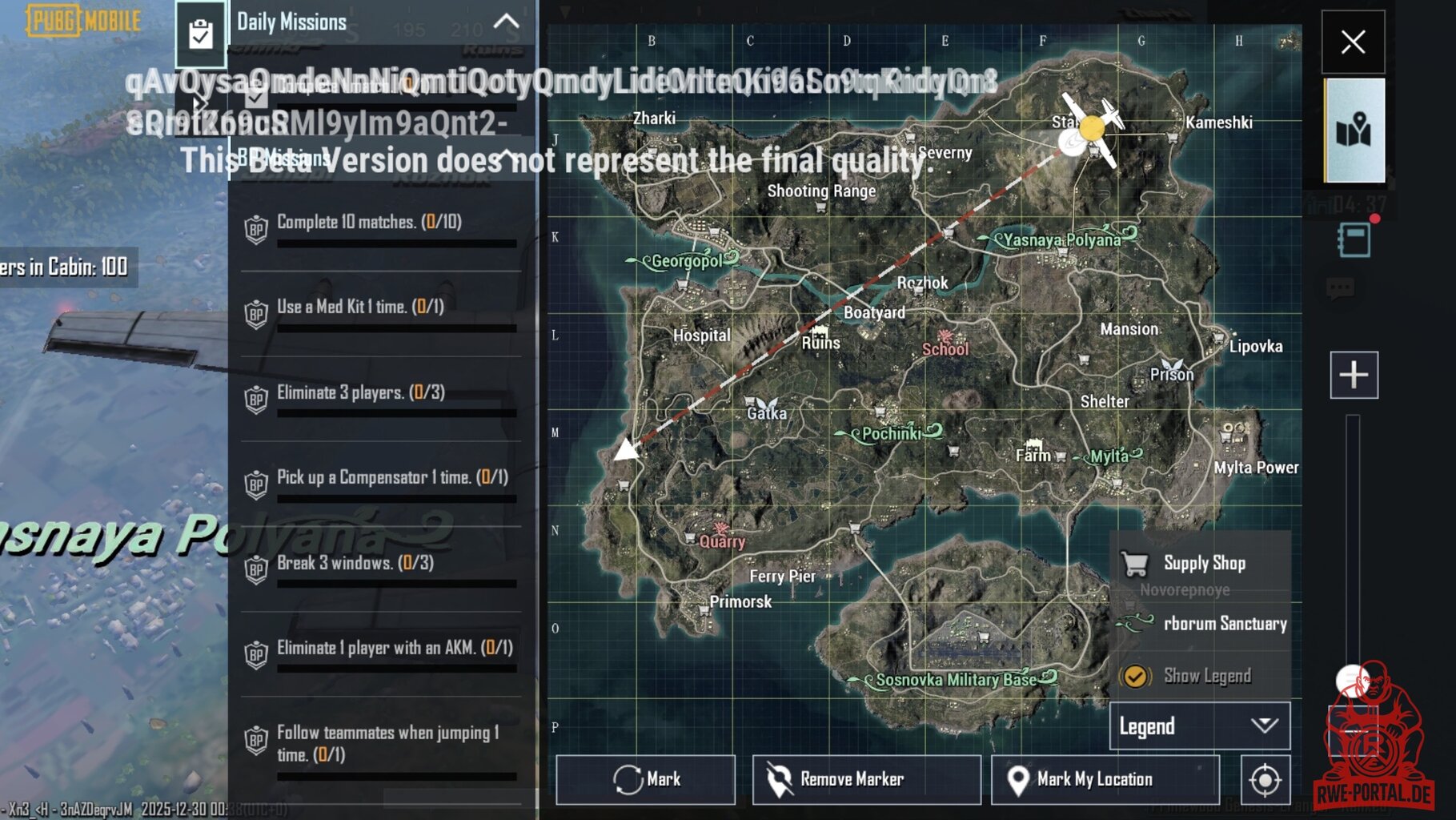
Task: Click the Mark button
Action: click(x=646, y=779)
